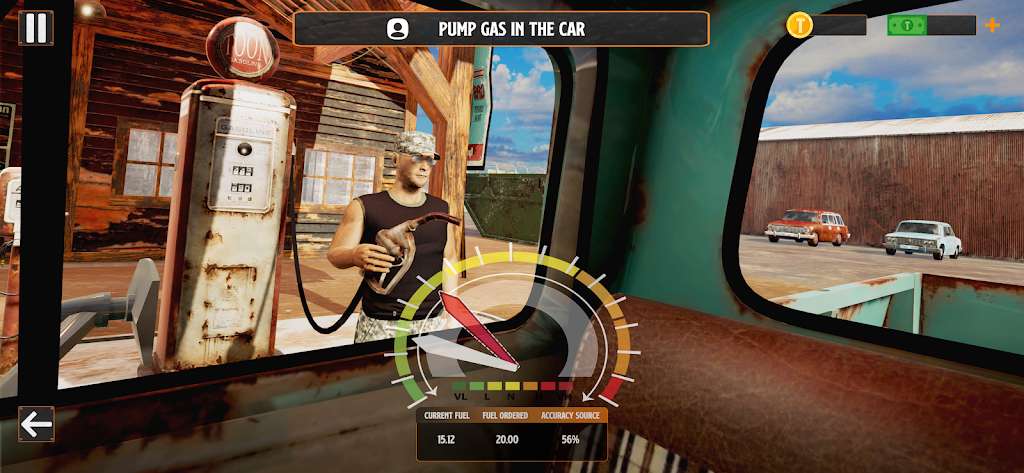
Task: Click the green cash bill icon
Action: coord(907,25)
